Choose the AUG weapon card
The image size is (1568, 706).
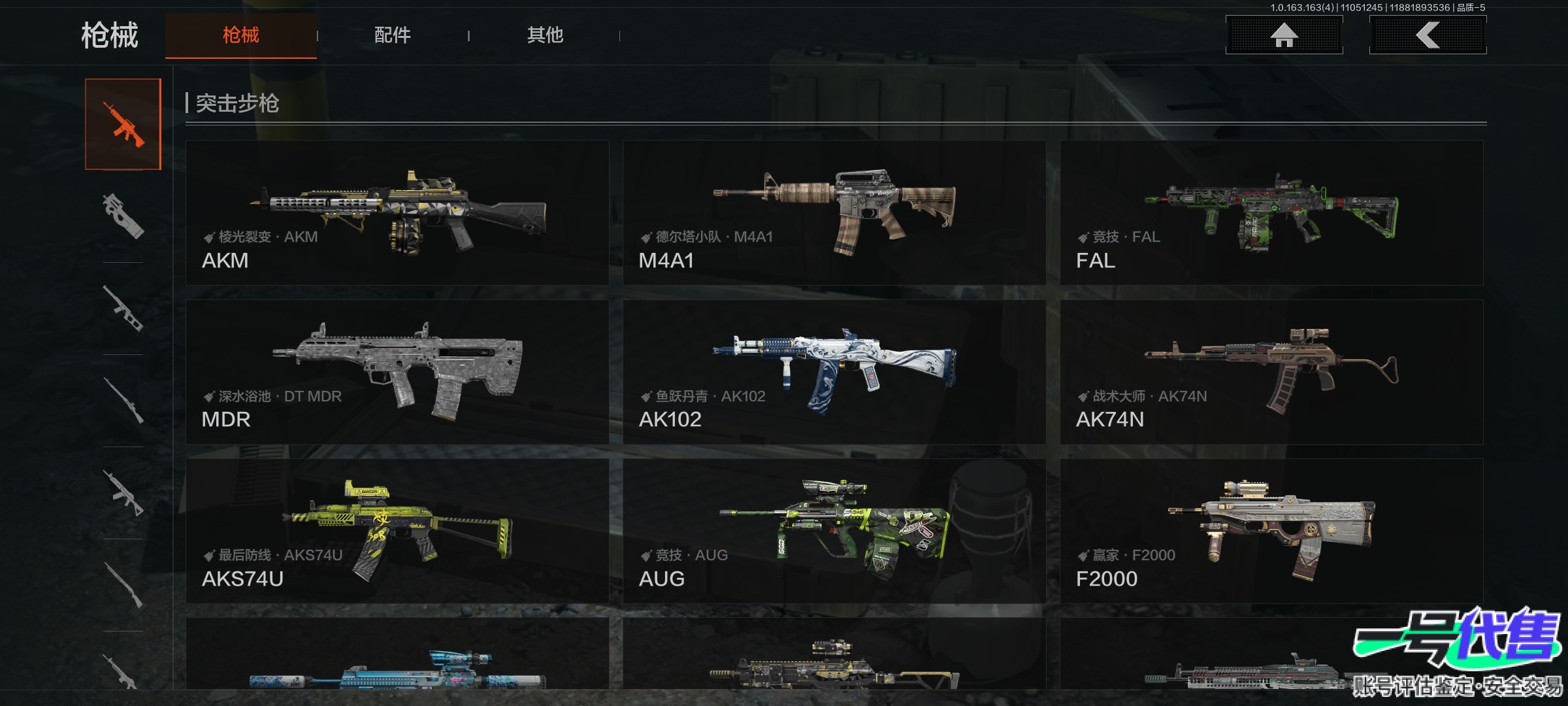(834, 531)
